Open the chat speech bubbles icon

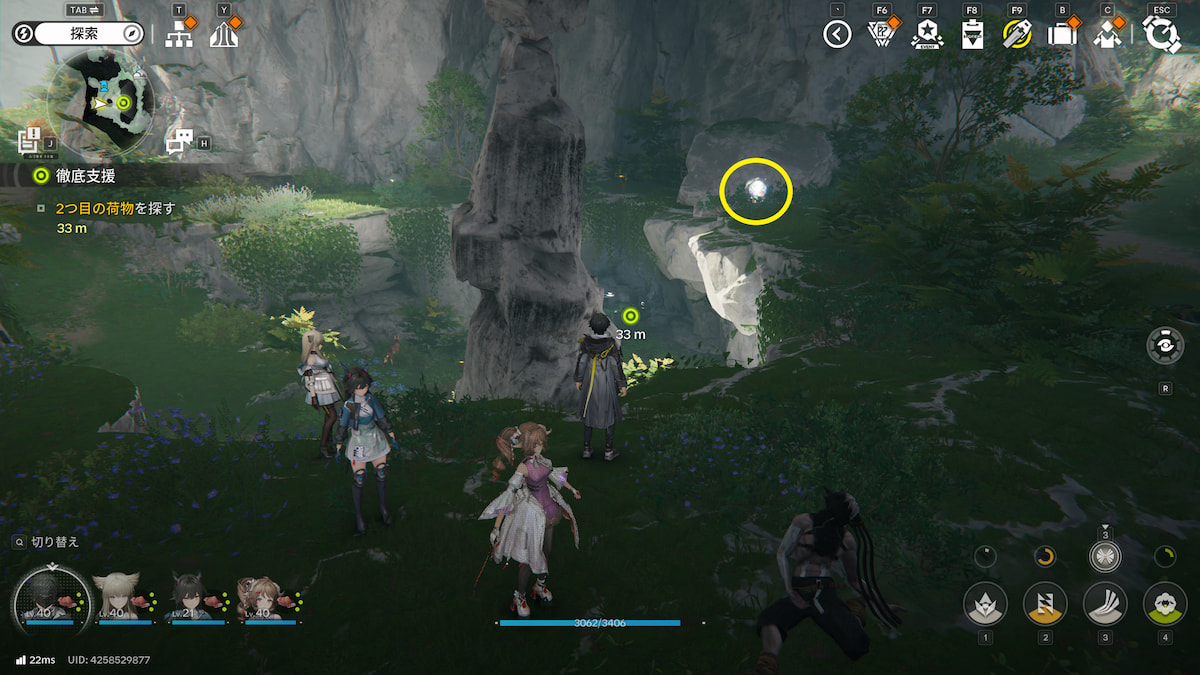click(x=179, y=141)
